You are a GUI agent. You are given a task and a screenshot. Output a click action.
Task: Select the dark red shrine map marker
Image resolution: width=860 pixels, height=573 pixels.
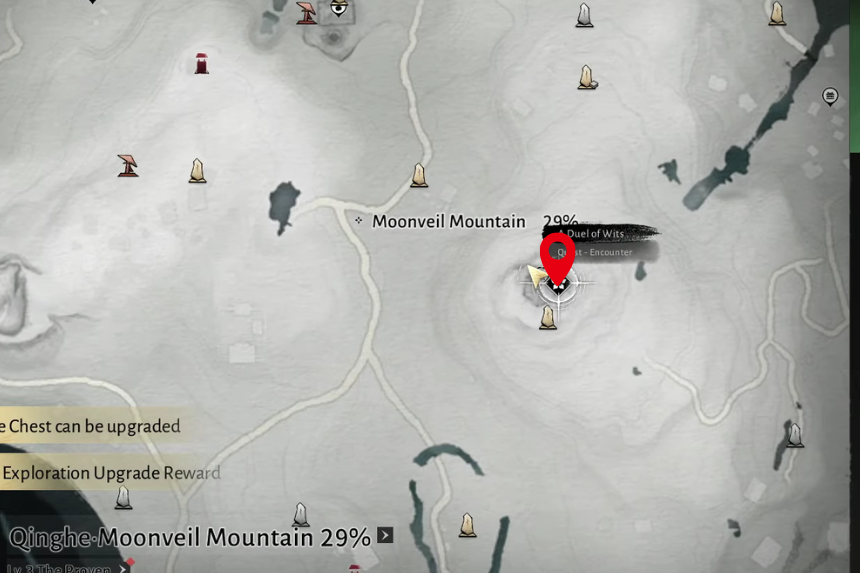coord(202,64)
